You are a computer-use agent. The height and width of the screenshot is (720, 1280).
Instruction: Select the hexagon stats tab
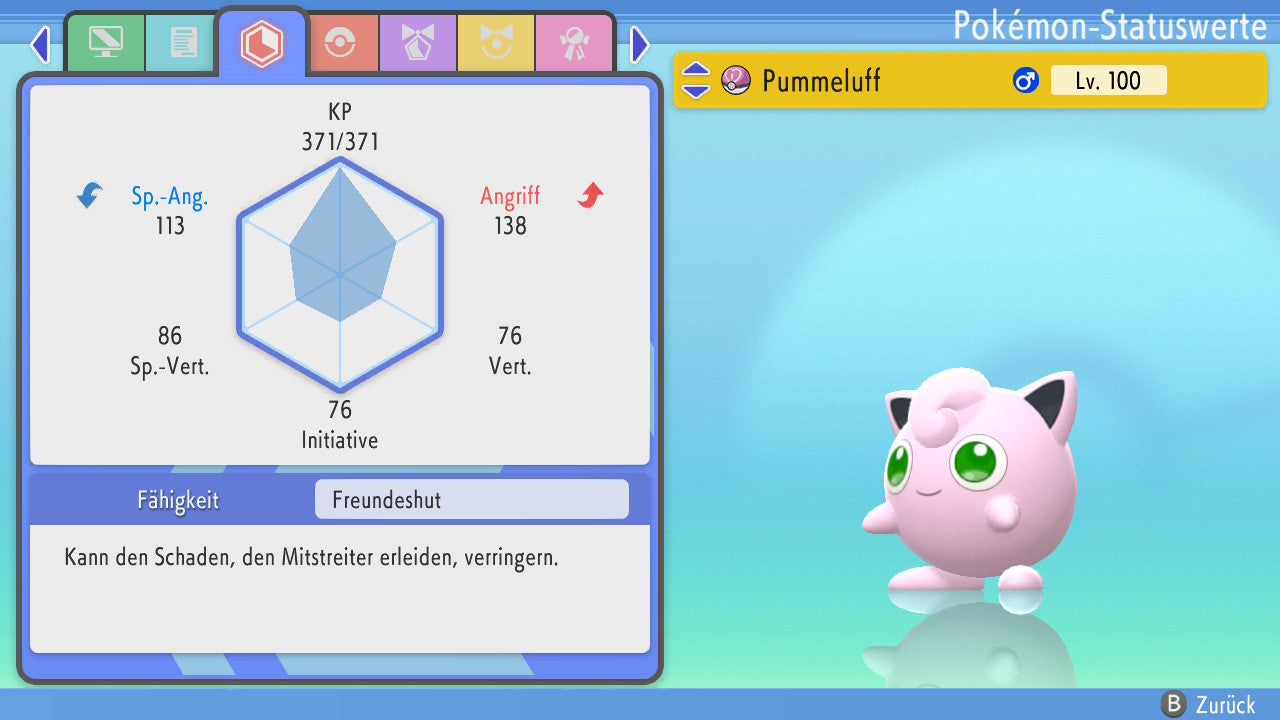pyautogui.click(x=262, y=43)
